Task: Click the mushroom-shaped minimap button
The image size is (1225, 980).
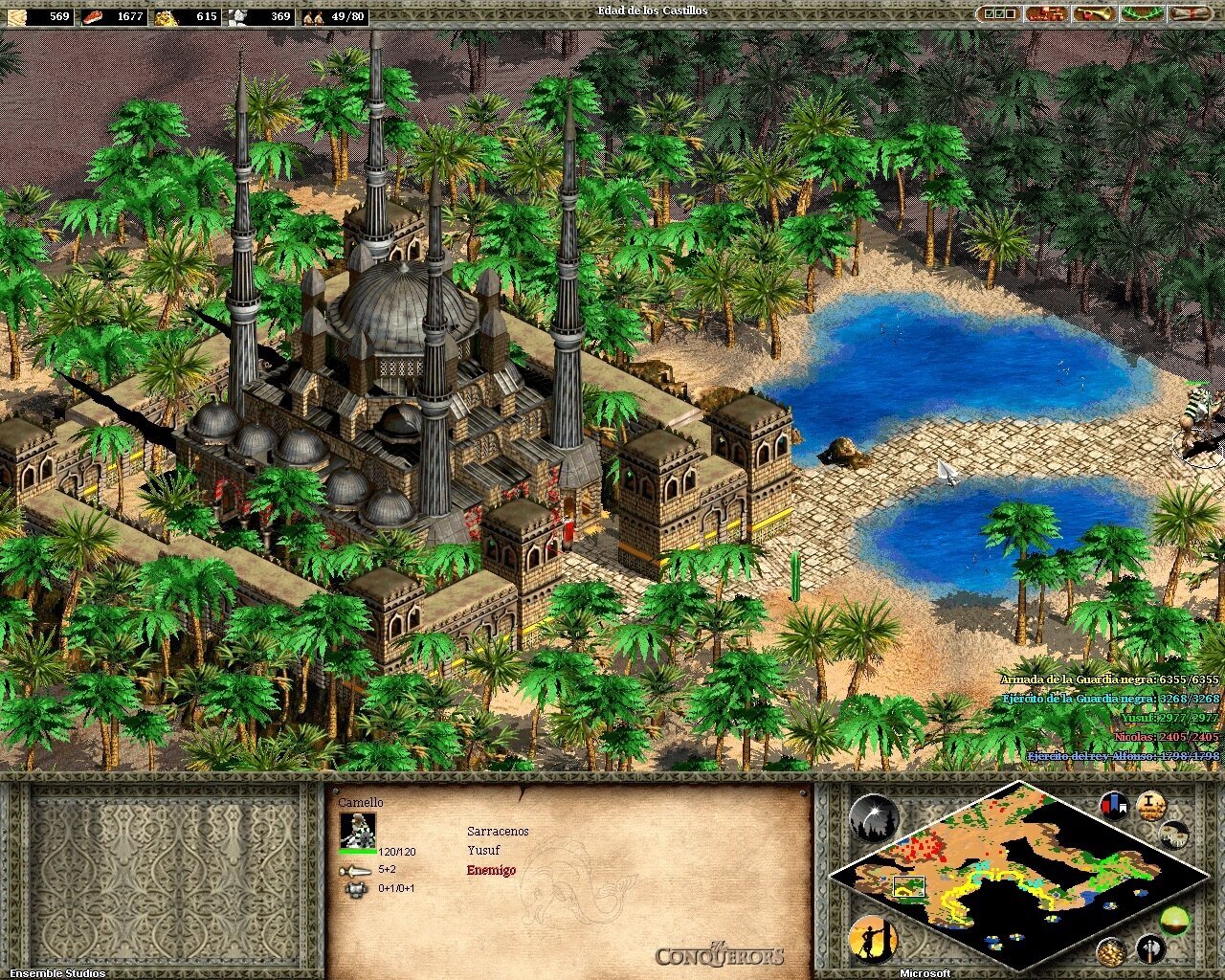Action: (x=1174, y=835)
